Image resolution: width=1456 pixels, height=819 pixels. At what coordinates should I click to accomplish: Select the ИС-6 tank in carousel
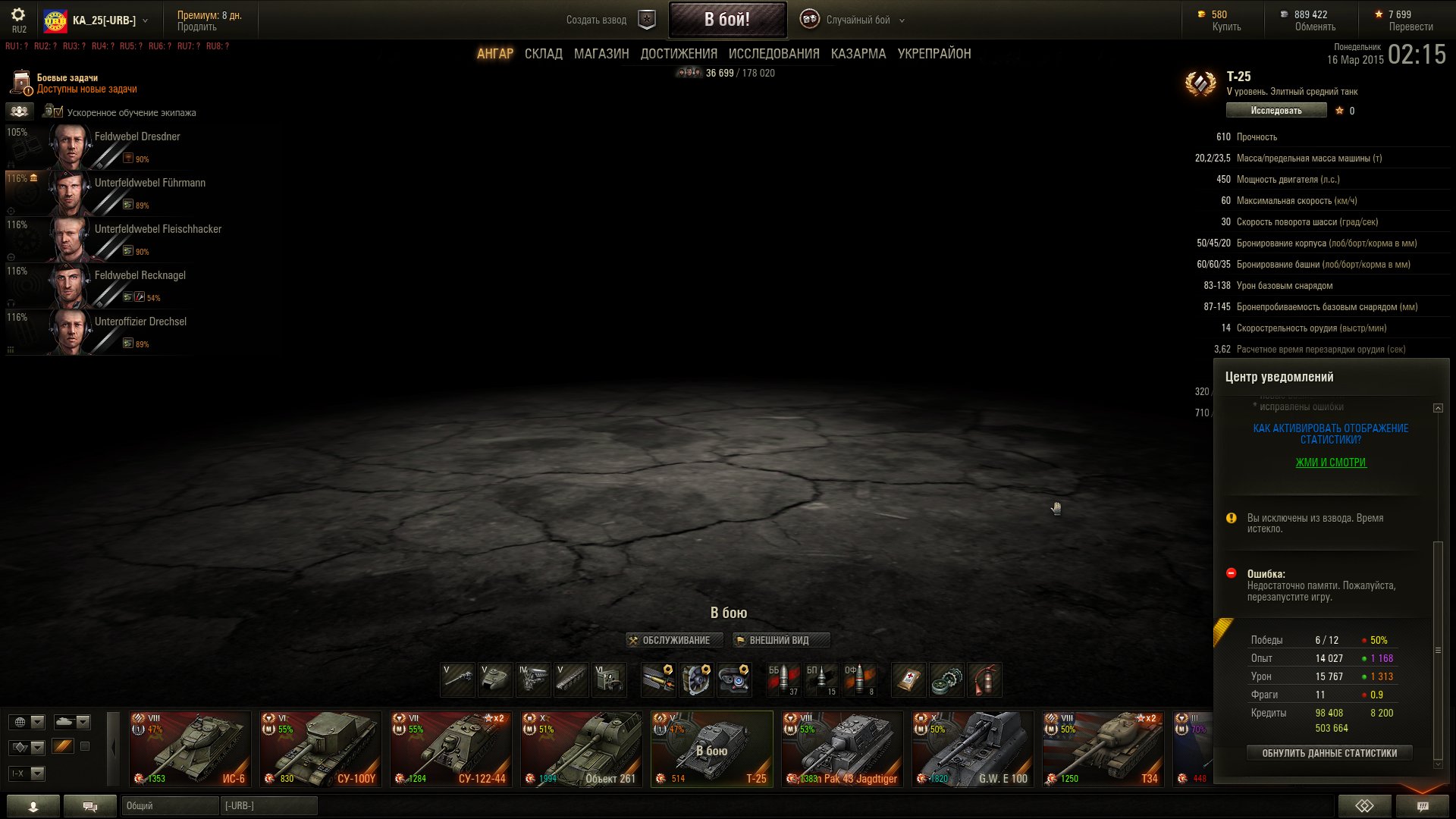pyautogui.click(x=190, y=748)
